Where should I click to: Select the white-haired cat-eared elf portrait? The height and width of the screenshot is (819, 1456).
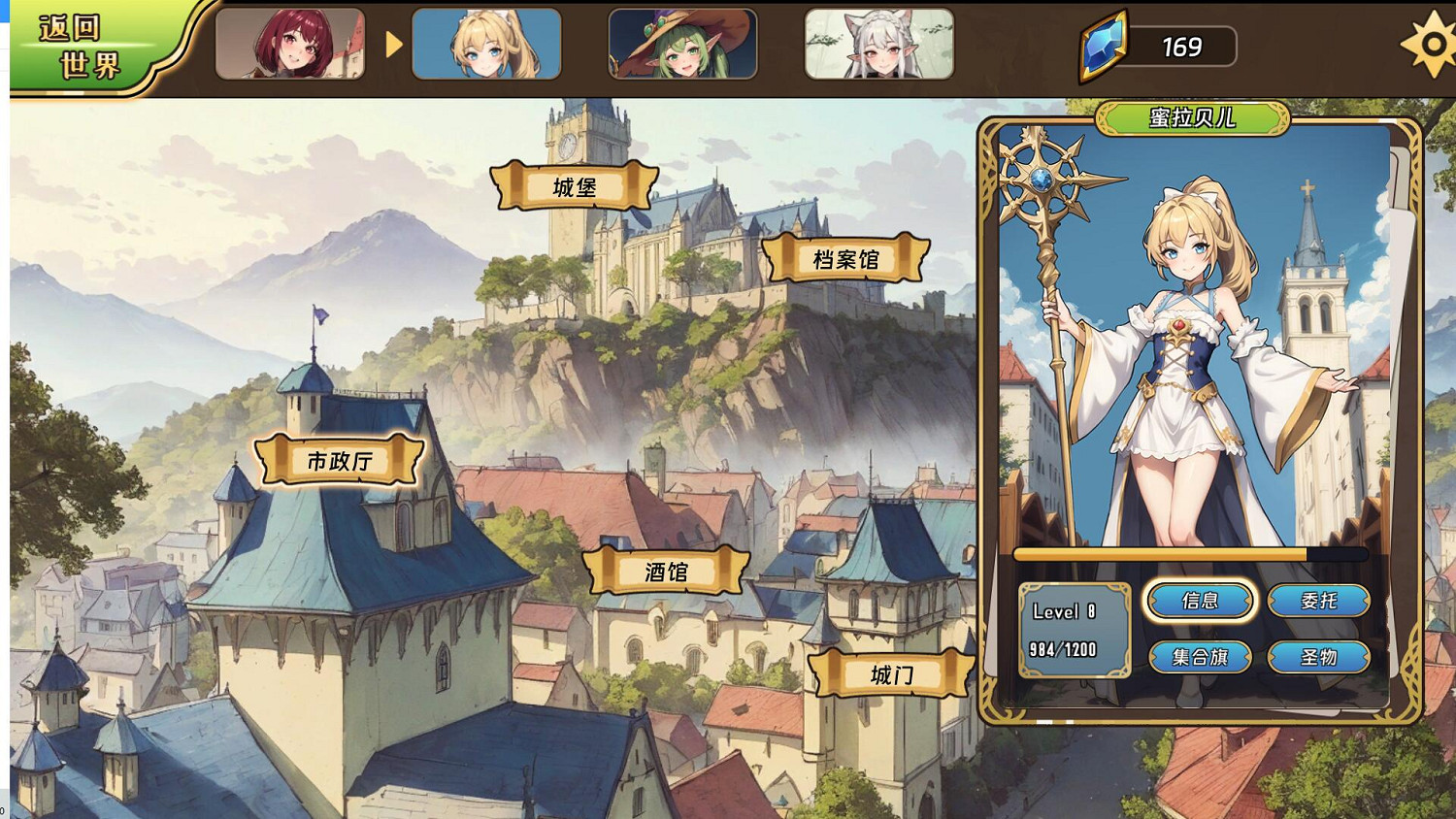(x=878, y=43)
